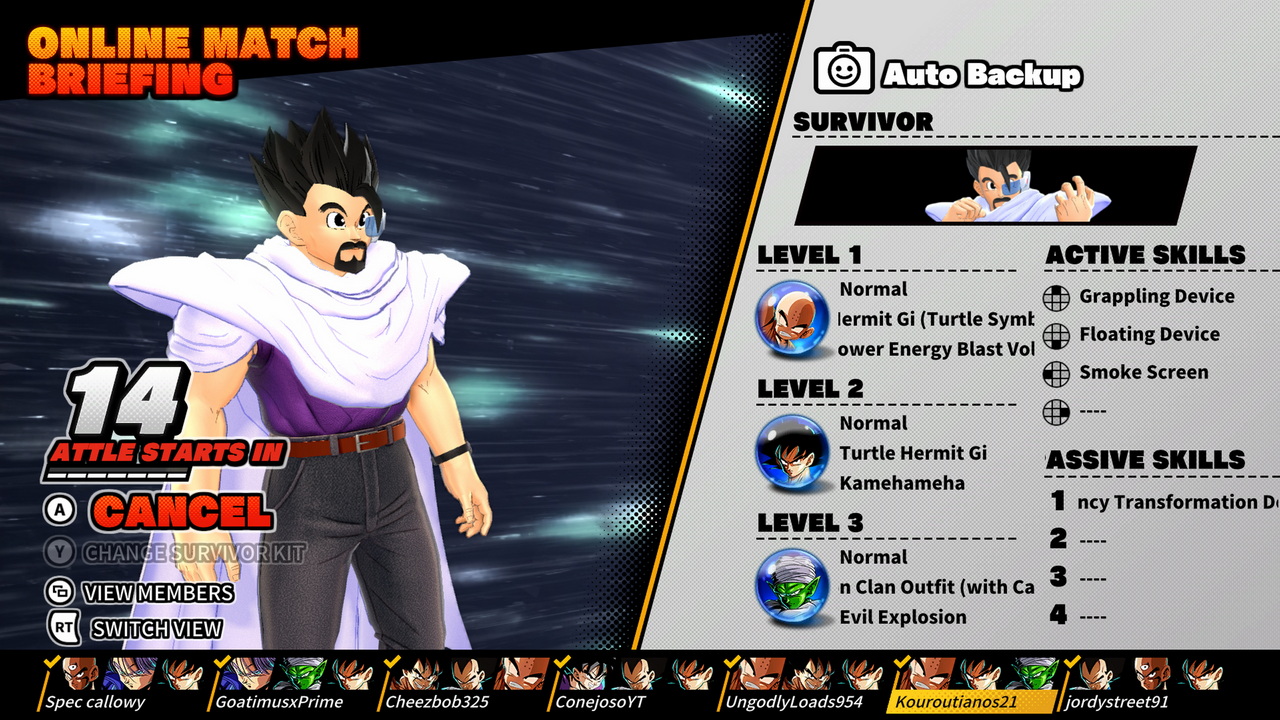Choose the Floating Device active skill
The height and width of the screenshot is (720, 1280).
coord(1148,334)
